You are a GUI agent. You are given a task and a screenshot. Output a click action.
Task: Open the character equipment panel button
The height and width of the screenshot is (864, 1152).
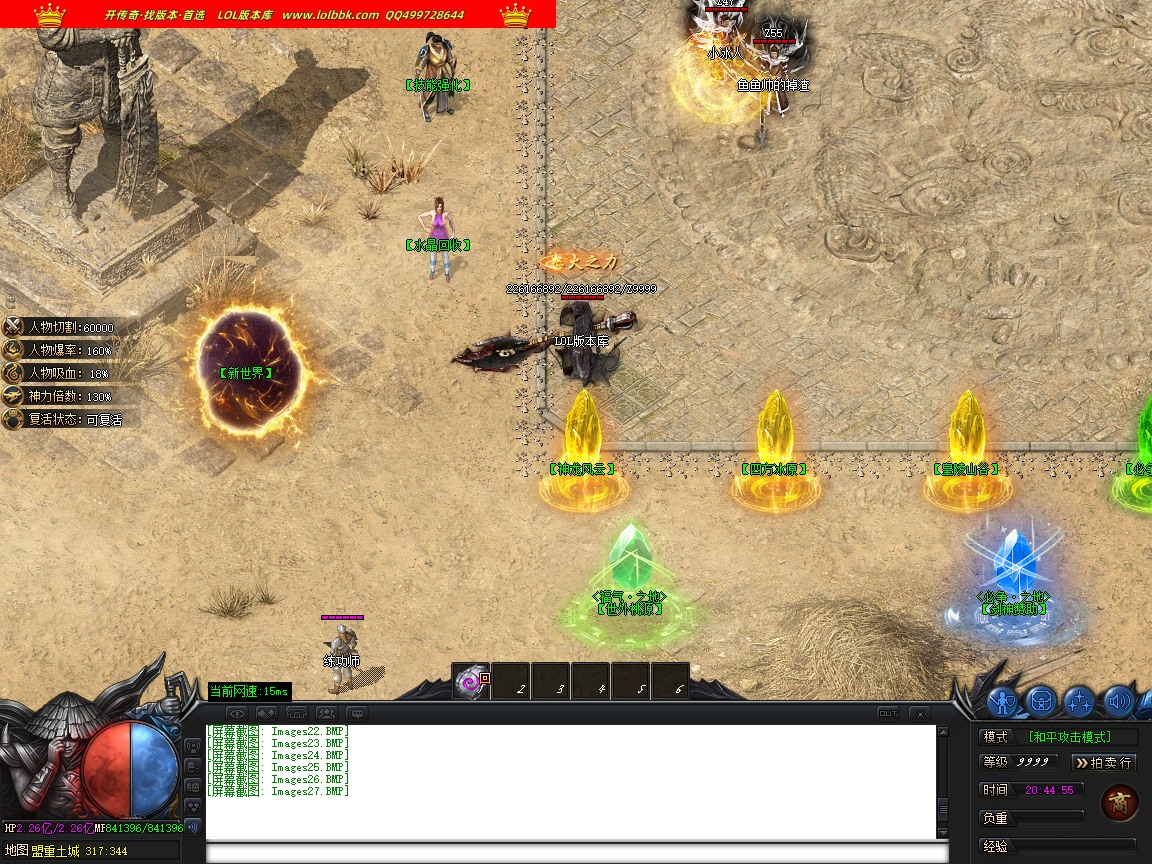(1003, 701)
